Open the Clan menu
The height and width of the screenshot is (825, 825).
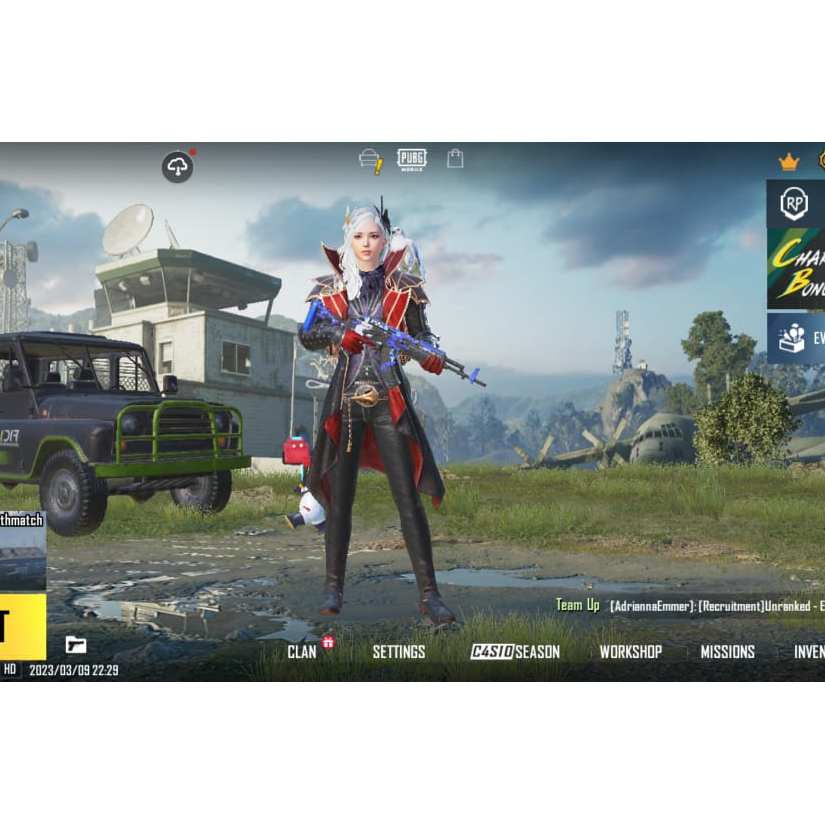(x=302, y=652)
